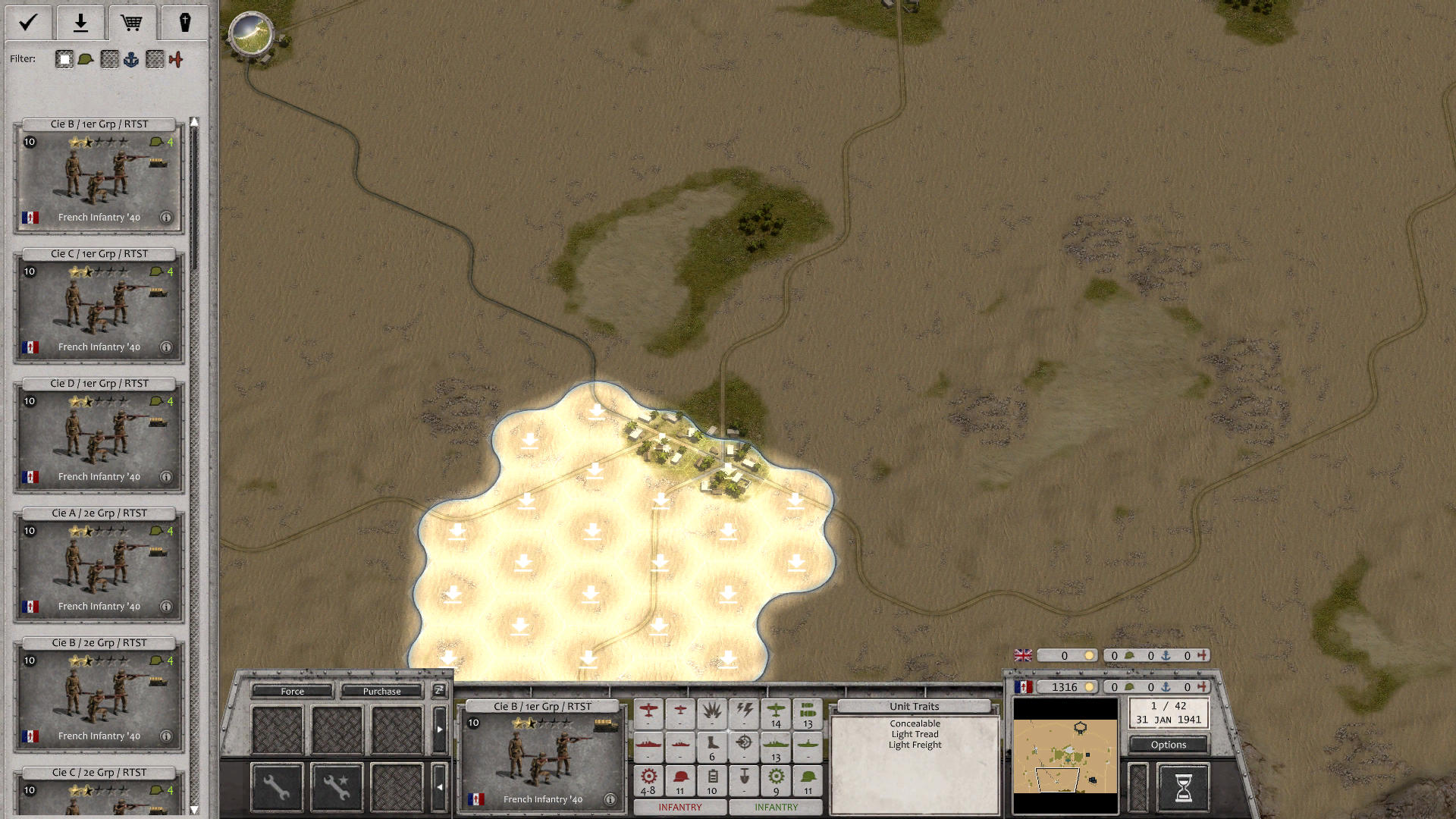Screen dimensions: 1456x819
Task: Open the Options menu
Action: pyautogui.click(x=1168, y=745)
